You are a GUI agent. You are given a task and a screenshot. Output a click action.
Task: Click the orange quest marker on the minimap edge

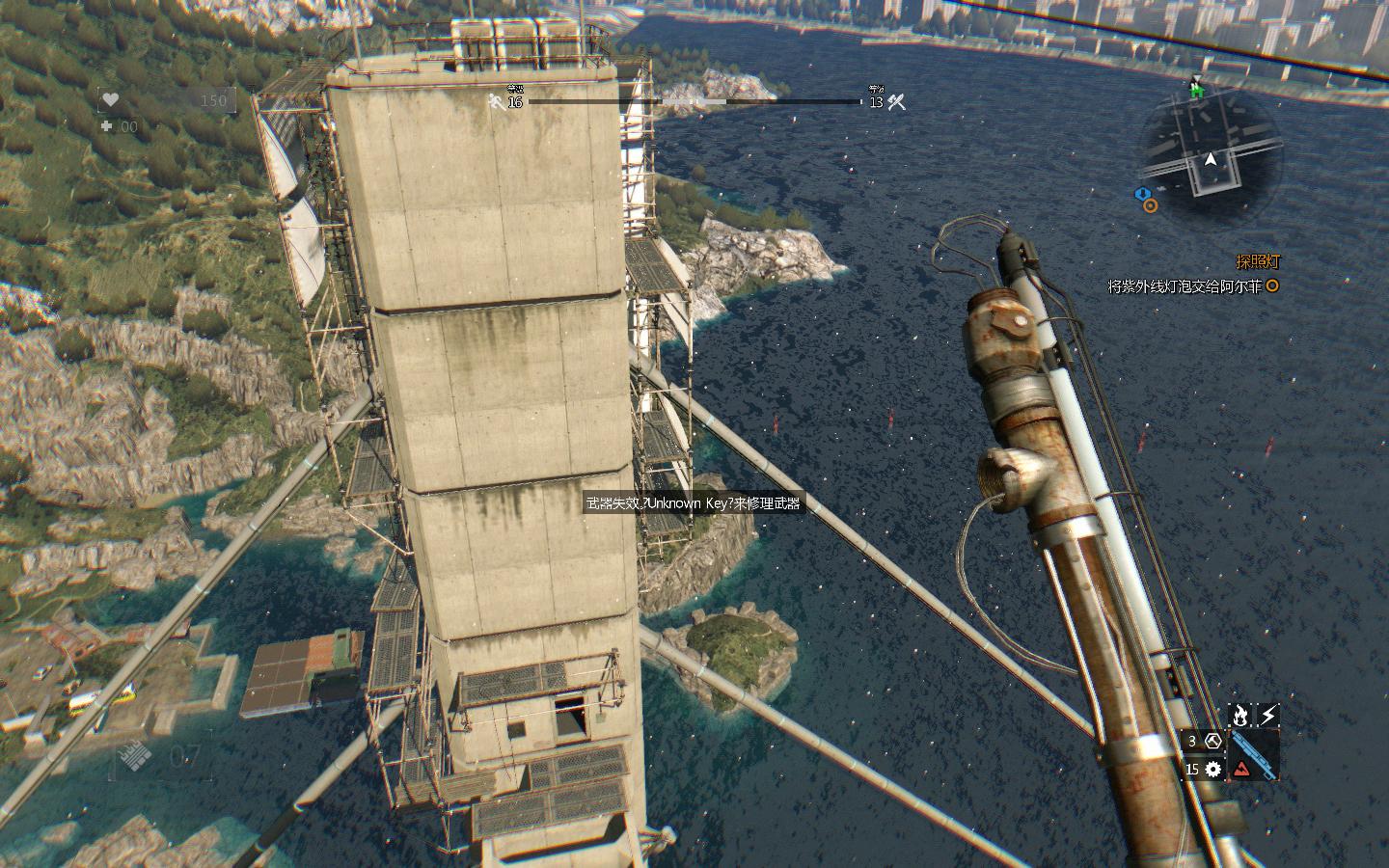point(1151,205)
